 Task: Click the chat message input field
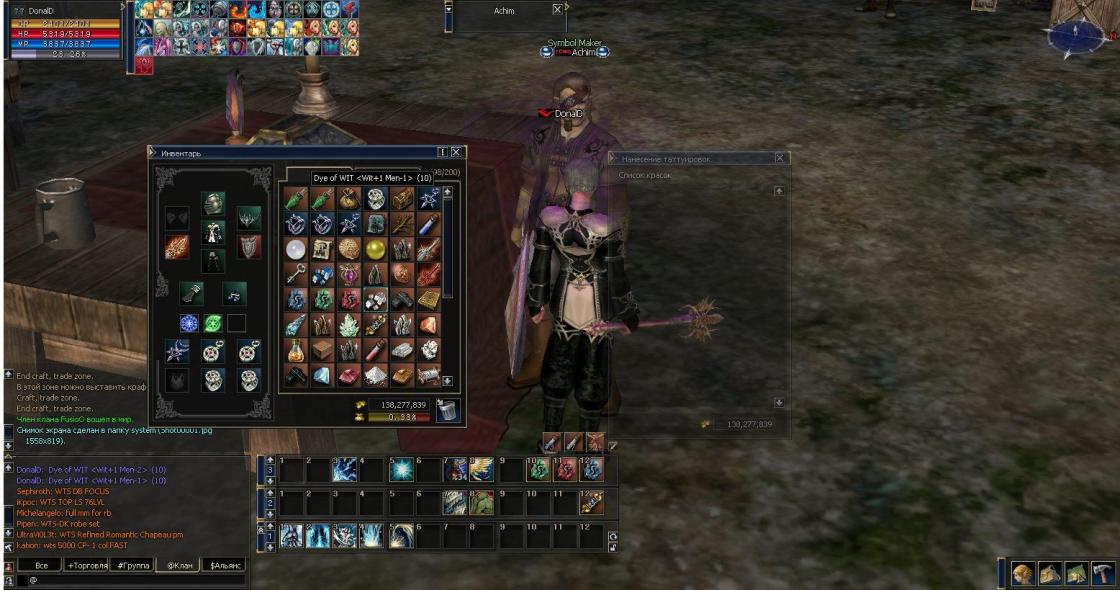(130, 580)
